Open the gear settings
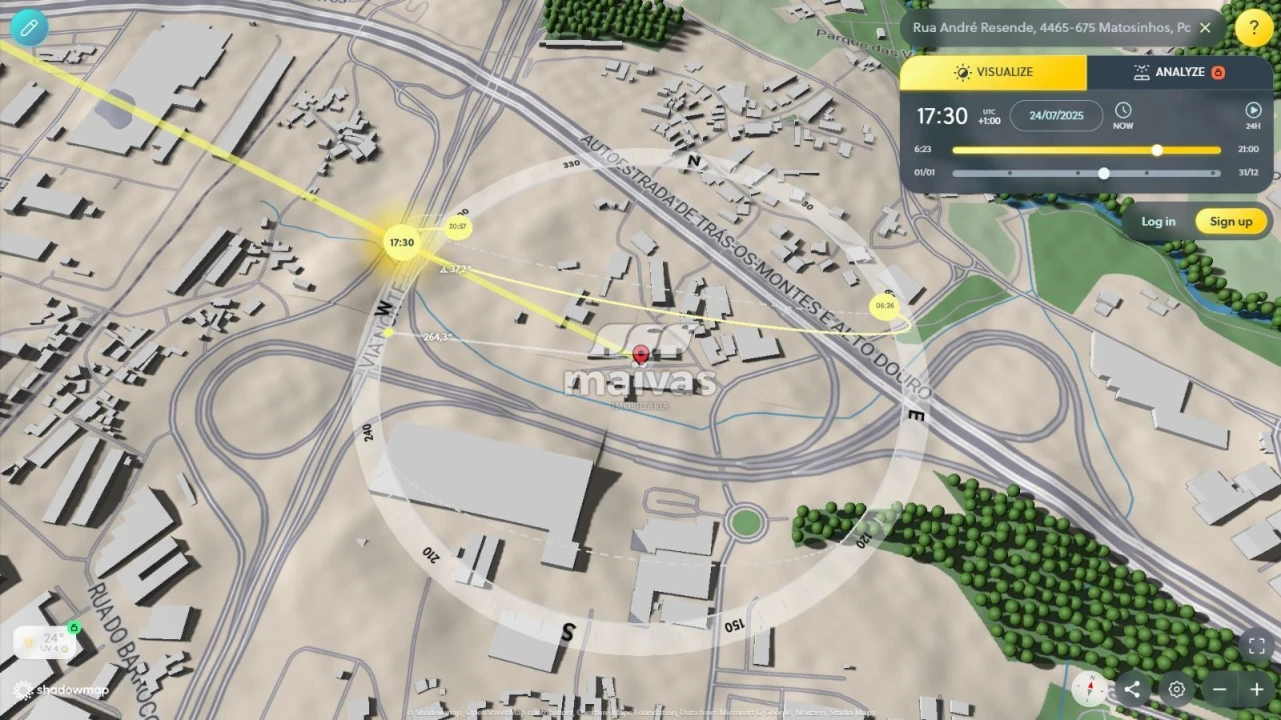Viewport: 1281px width, 720px height. pyautogui.click(x=1177, y=689)
